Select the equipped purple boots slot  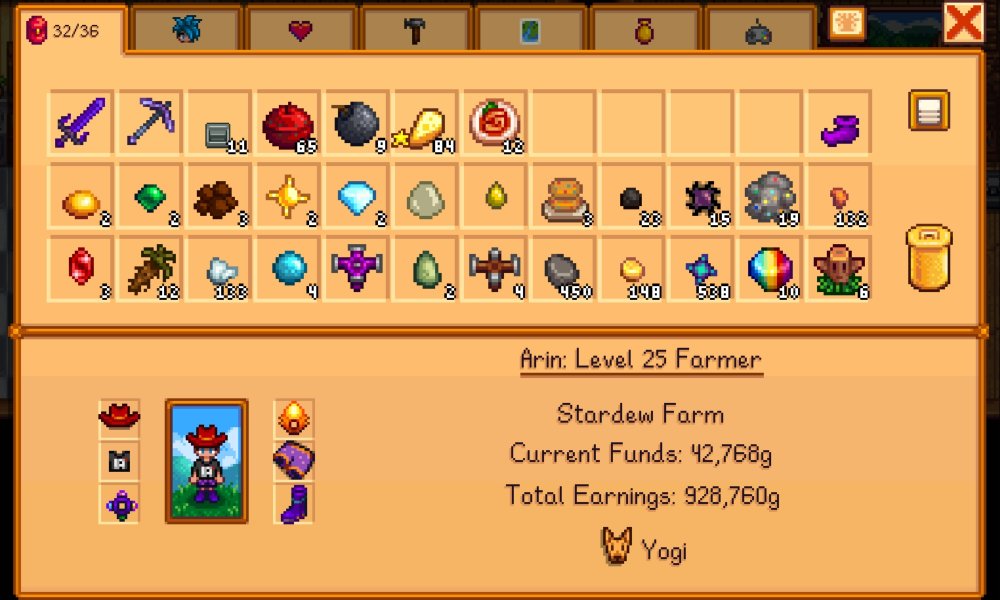pos(295,503)
